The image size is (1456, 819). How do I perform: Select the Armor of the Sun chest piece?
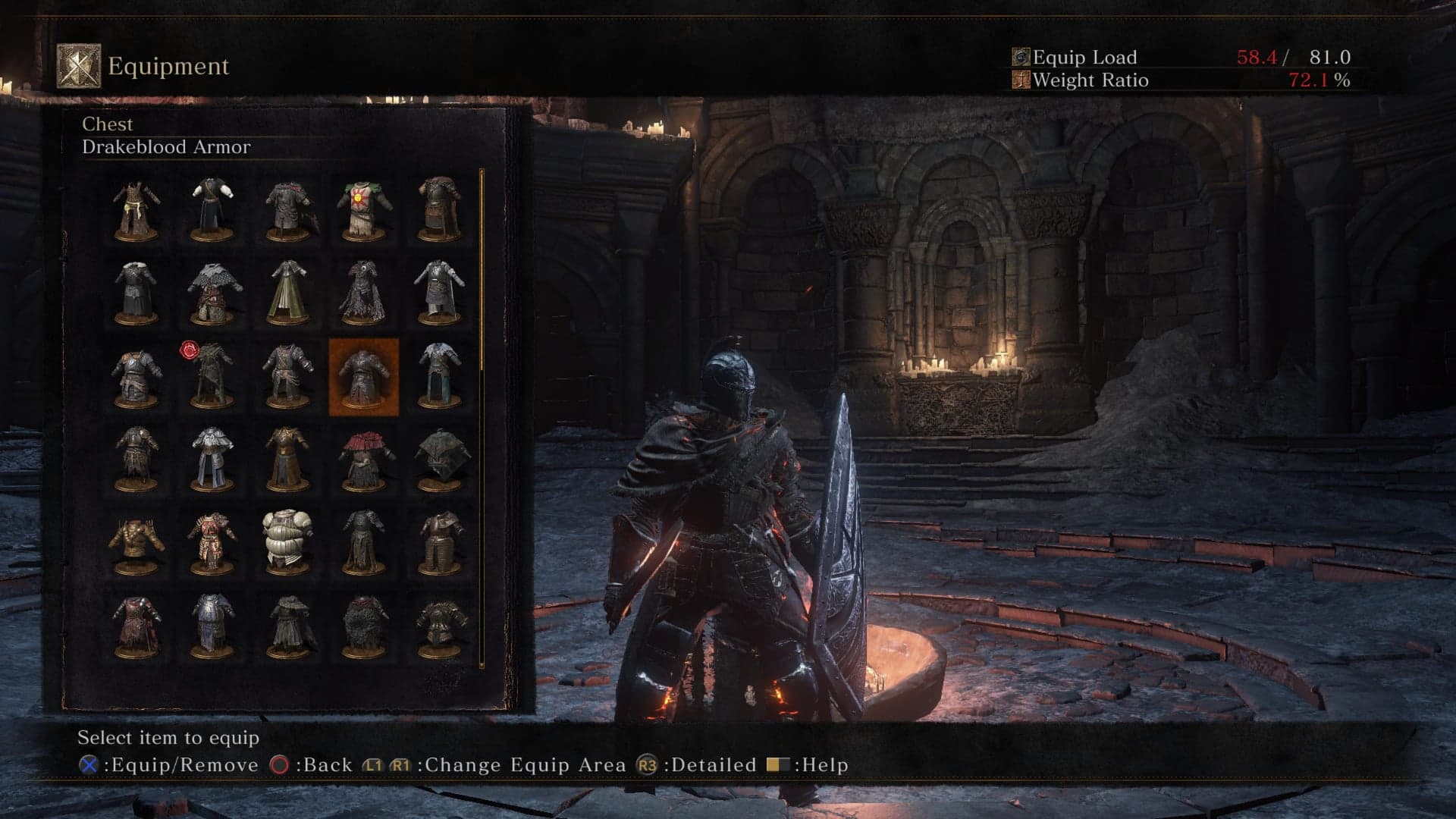[363, 208]
